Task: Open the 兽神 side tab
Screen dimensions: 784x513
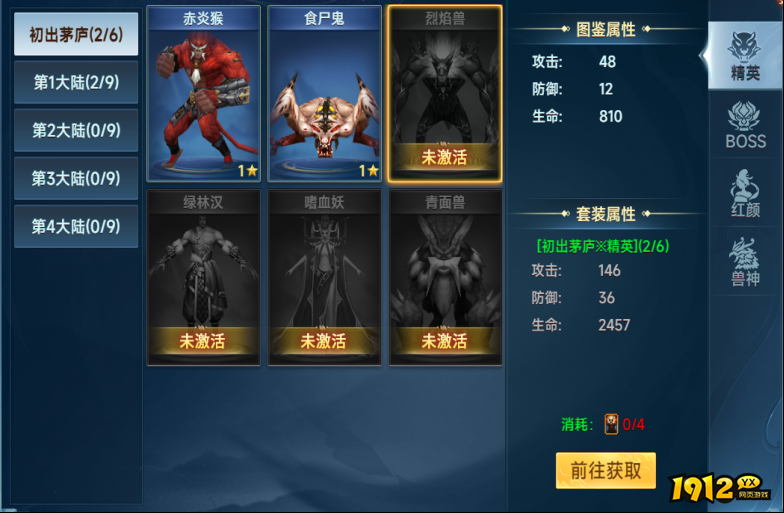Action: coord(745,262)
